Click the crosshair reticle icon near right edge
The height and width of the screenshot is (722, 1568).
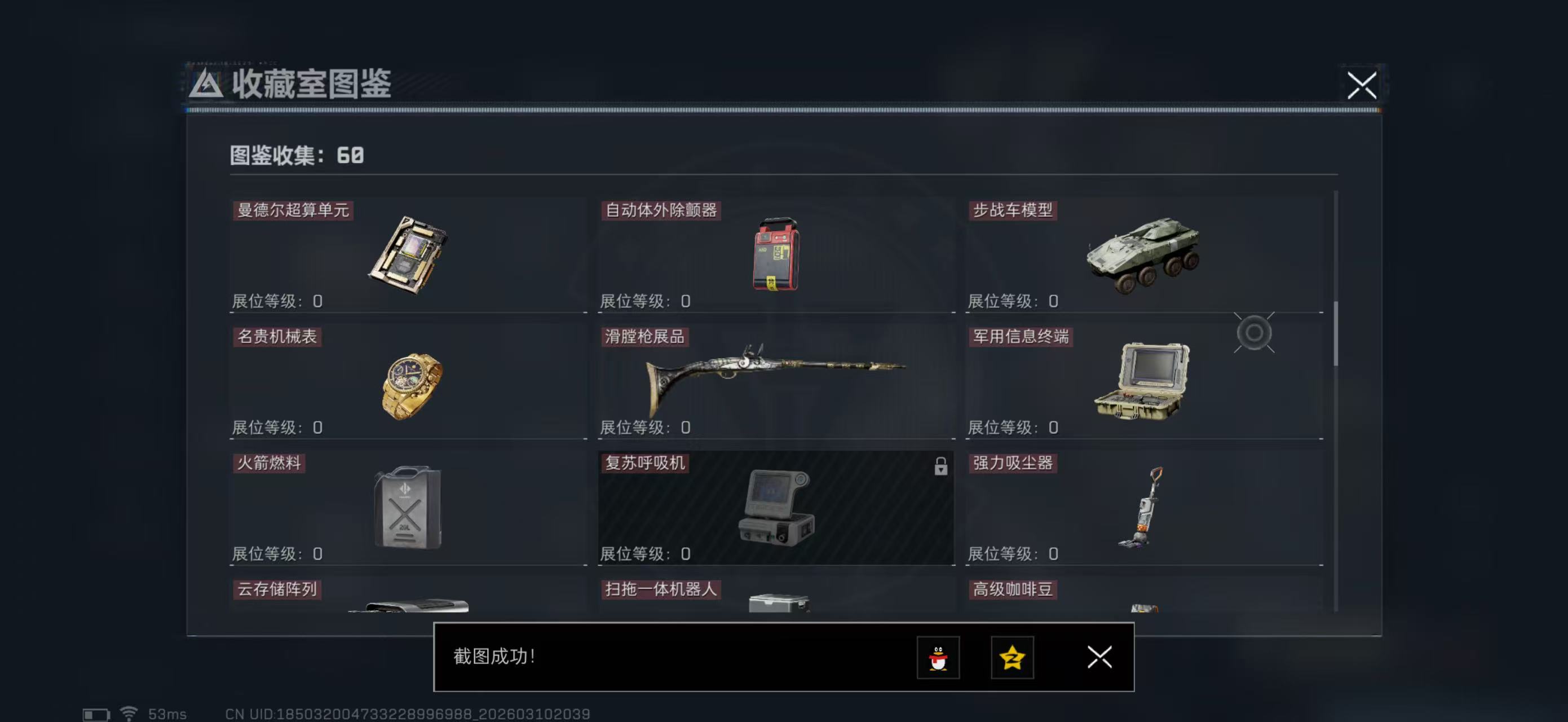pyautogui.click(x=1255, y=333)
